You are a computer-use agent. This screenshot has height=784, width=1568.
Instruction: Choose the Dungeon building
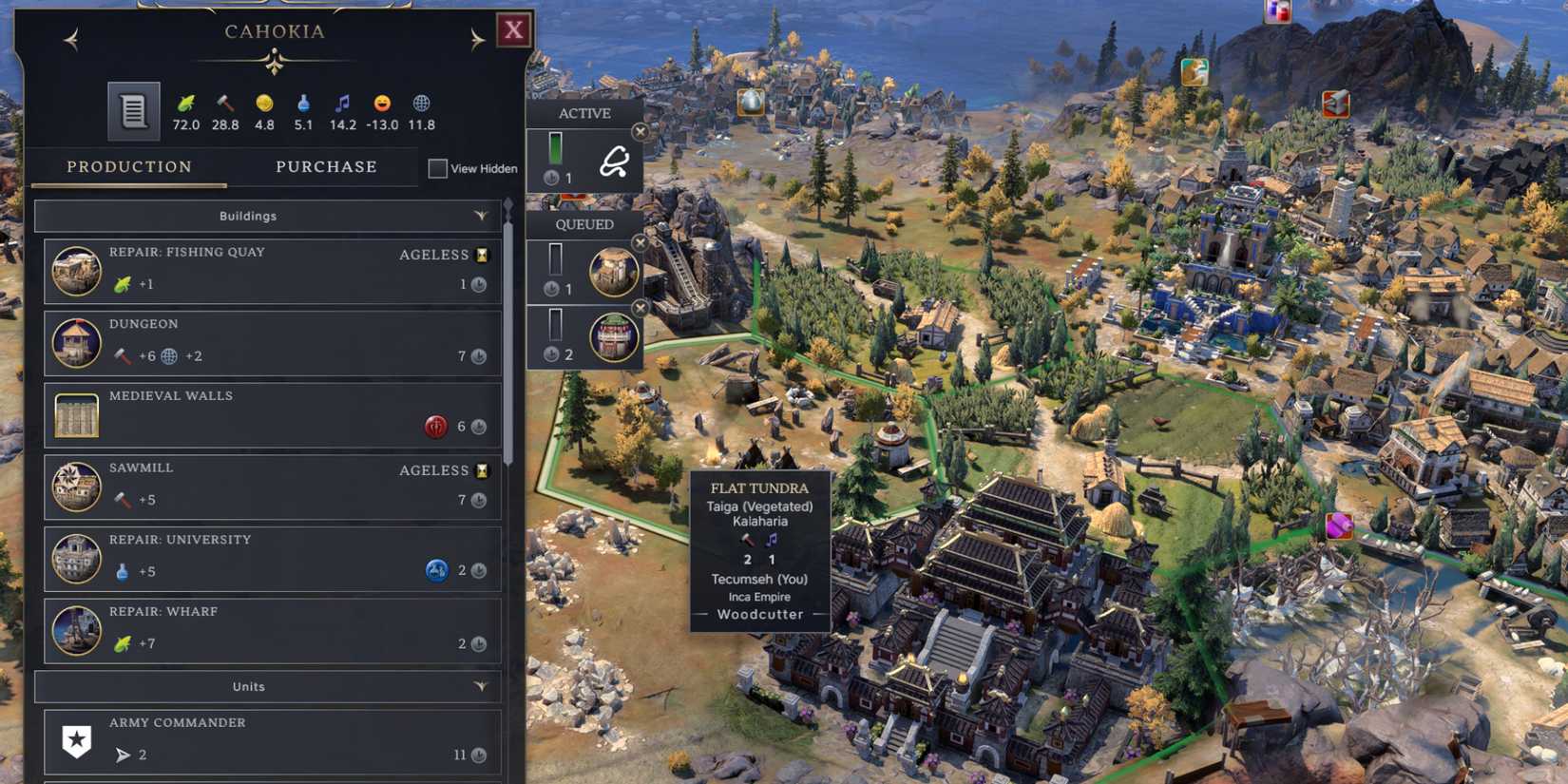click(273, 342)
